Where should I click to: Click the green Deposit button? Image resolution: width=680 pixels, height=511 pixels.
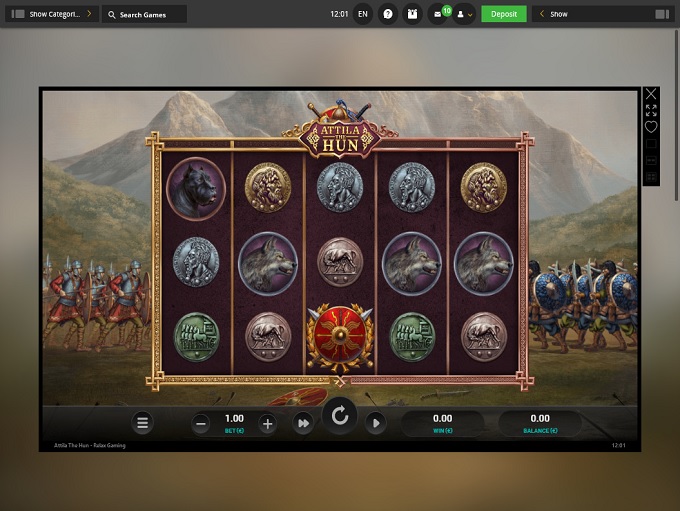point(503,14)
